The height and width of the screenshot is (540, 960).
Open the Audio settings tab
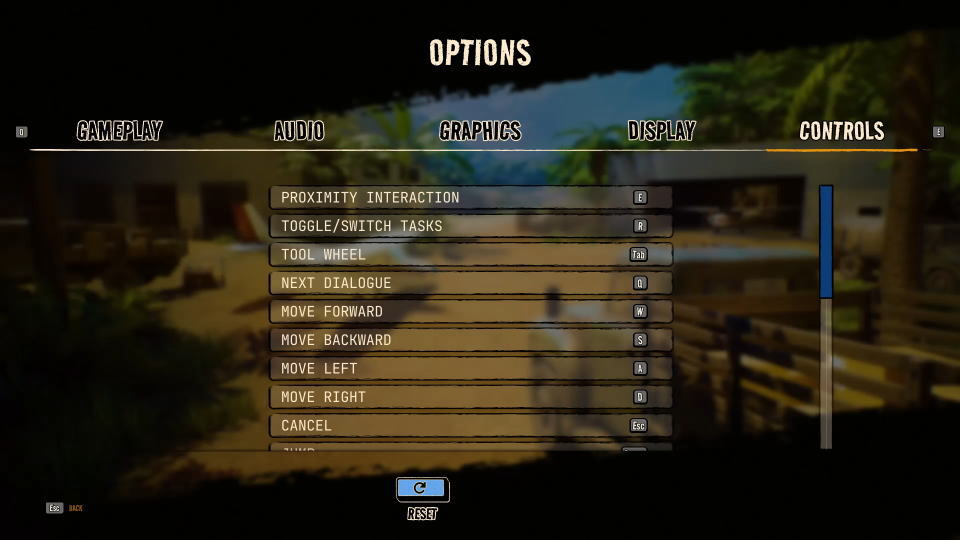(x=299, y=131)
